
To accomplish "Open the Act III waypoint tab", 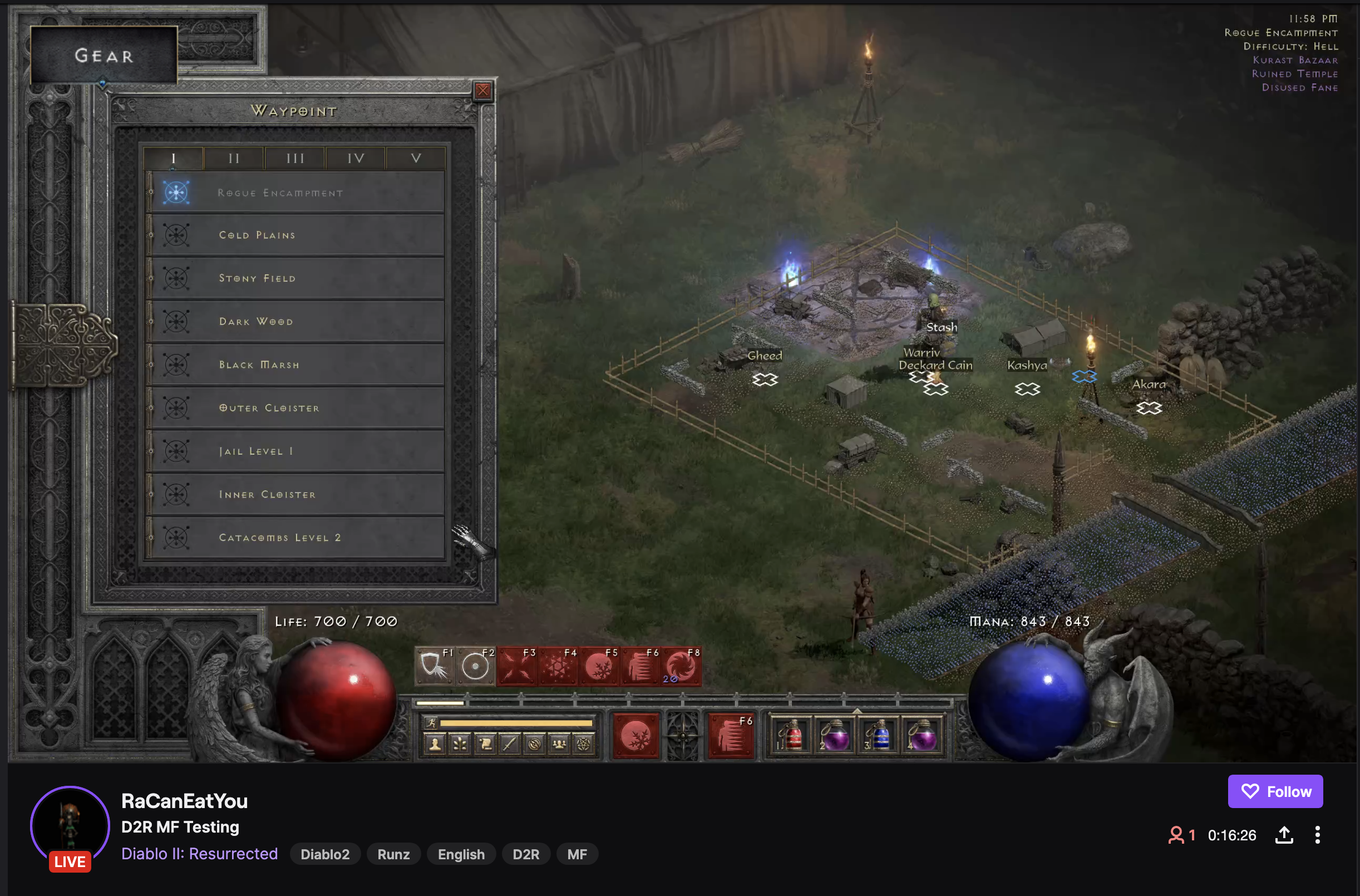I will (x=295, y=158).
